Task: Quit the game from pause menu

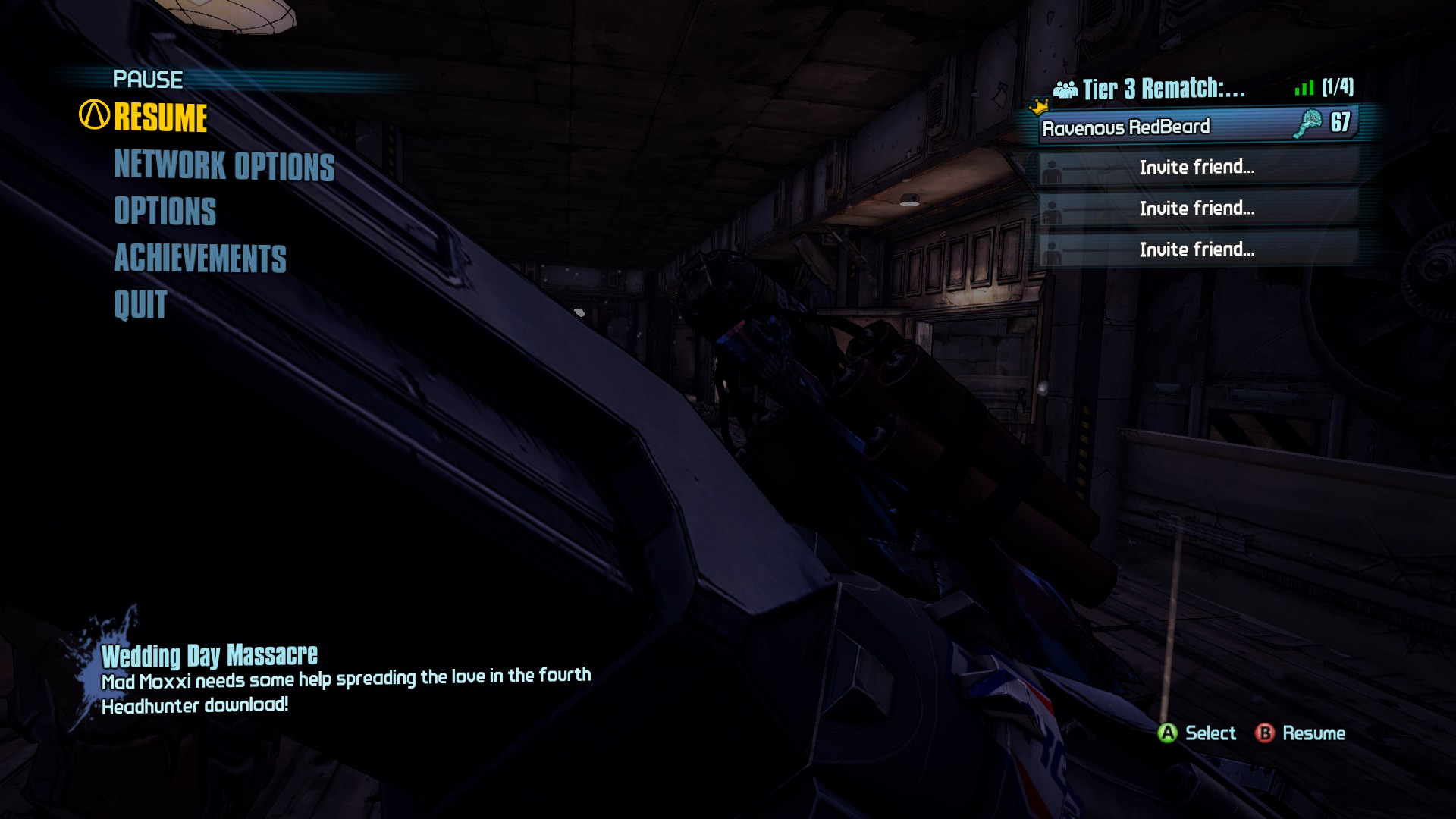Action: click(x=140, y=305)
